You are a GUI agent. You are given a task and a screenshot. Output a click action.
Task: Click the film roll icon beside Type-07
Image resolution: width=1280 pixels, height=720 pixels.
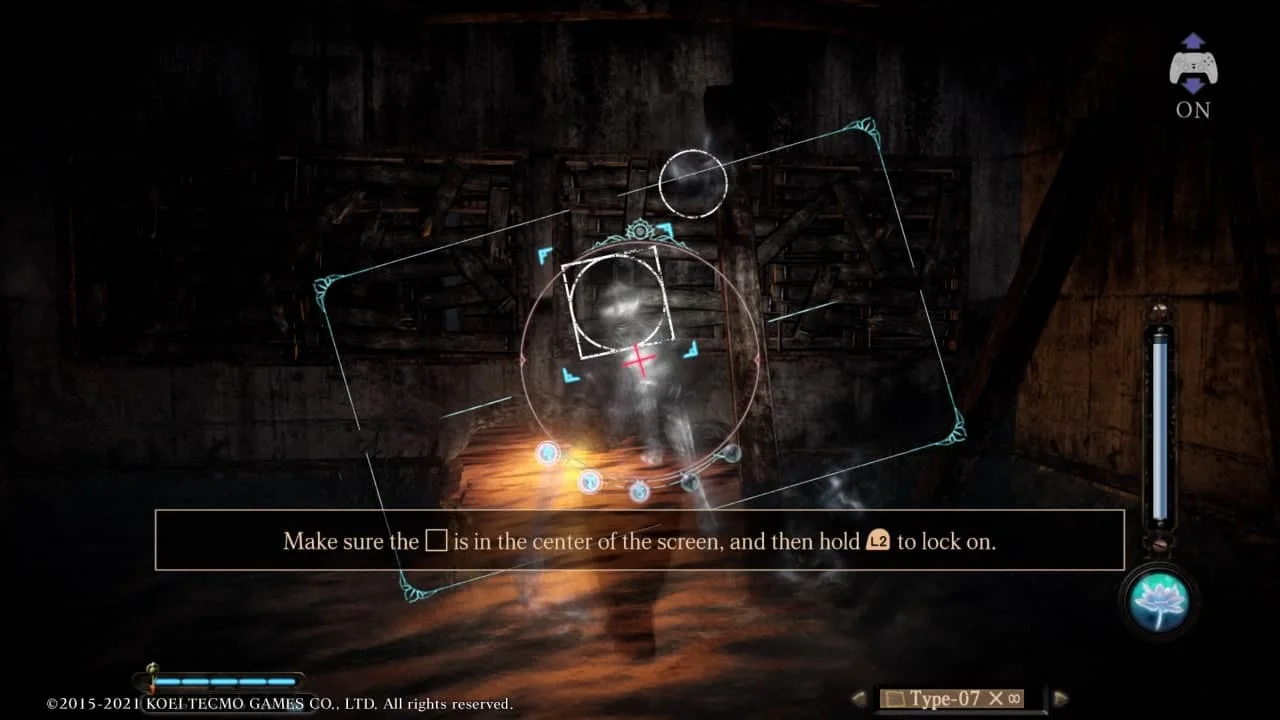pyautogui.click(x=895, y=697)
